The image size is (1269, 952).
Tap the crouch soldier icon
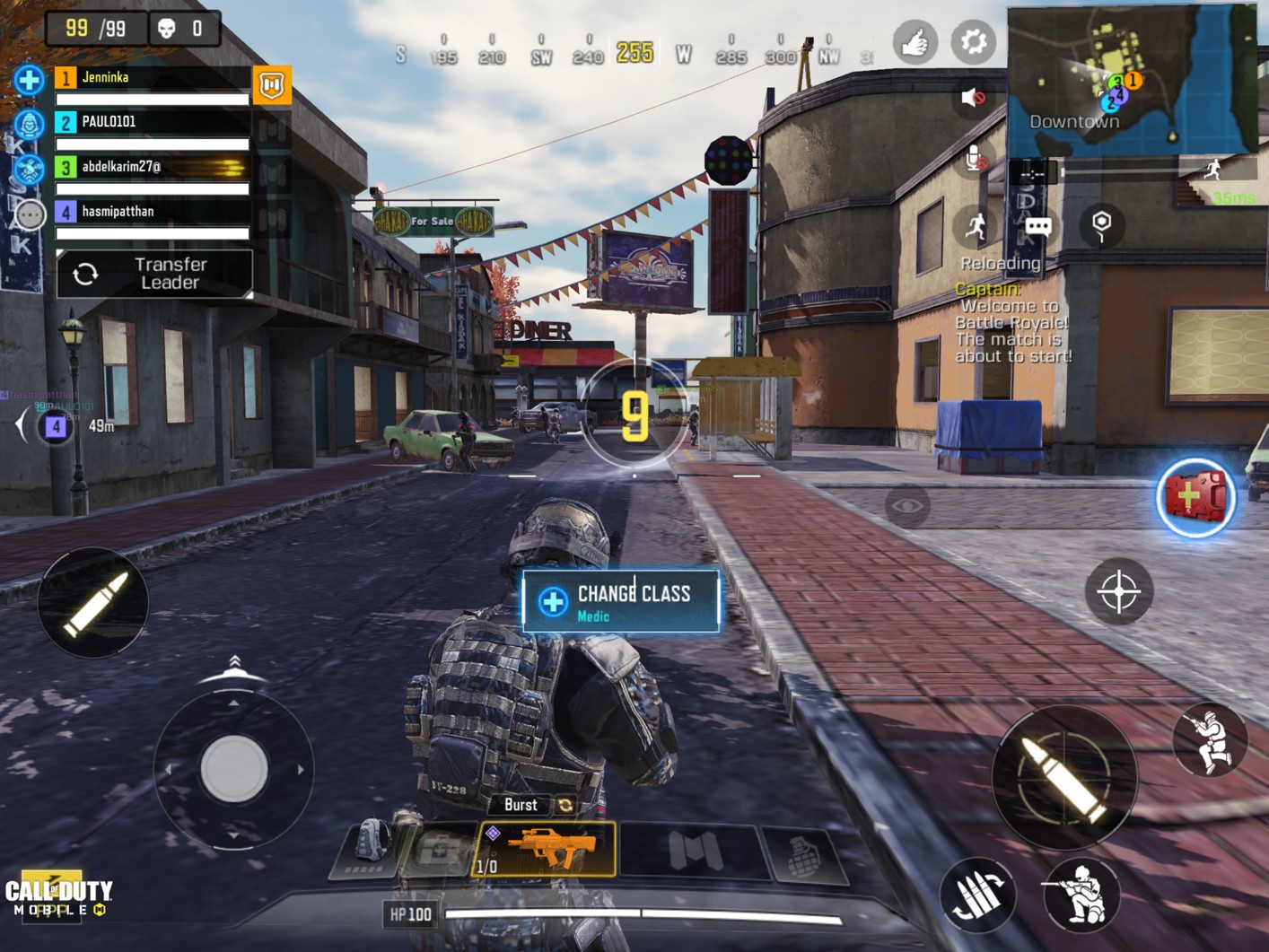pyautogui.click(x=1081, y=895)
